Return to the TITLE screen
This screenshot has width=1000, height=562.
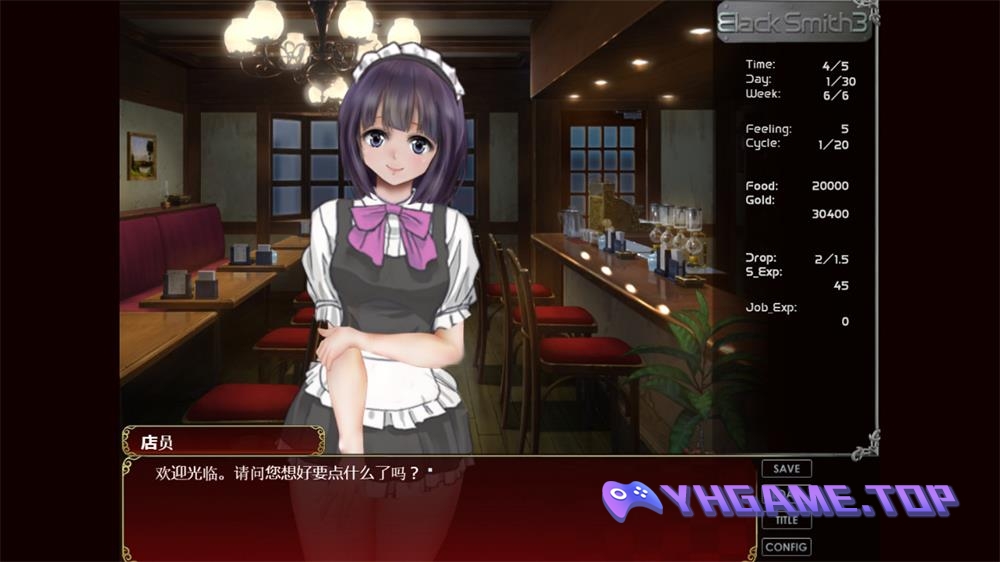[x=786, y=521]
